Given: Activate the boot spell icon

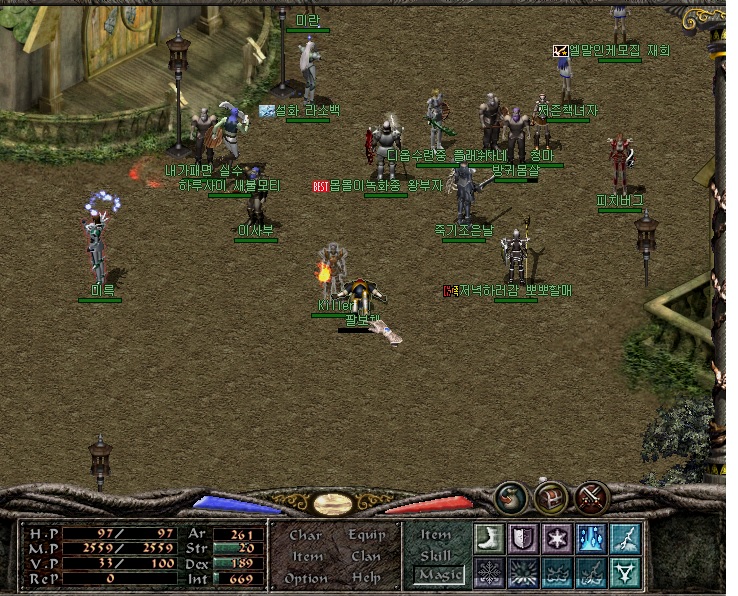Looking at the screenshot, I should click(489, 538).
